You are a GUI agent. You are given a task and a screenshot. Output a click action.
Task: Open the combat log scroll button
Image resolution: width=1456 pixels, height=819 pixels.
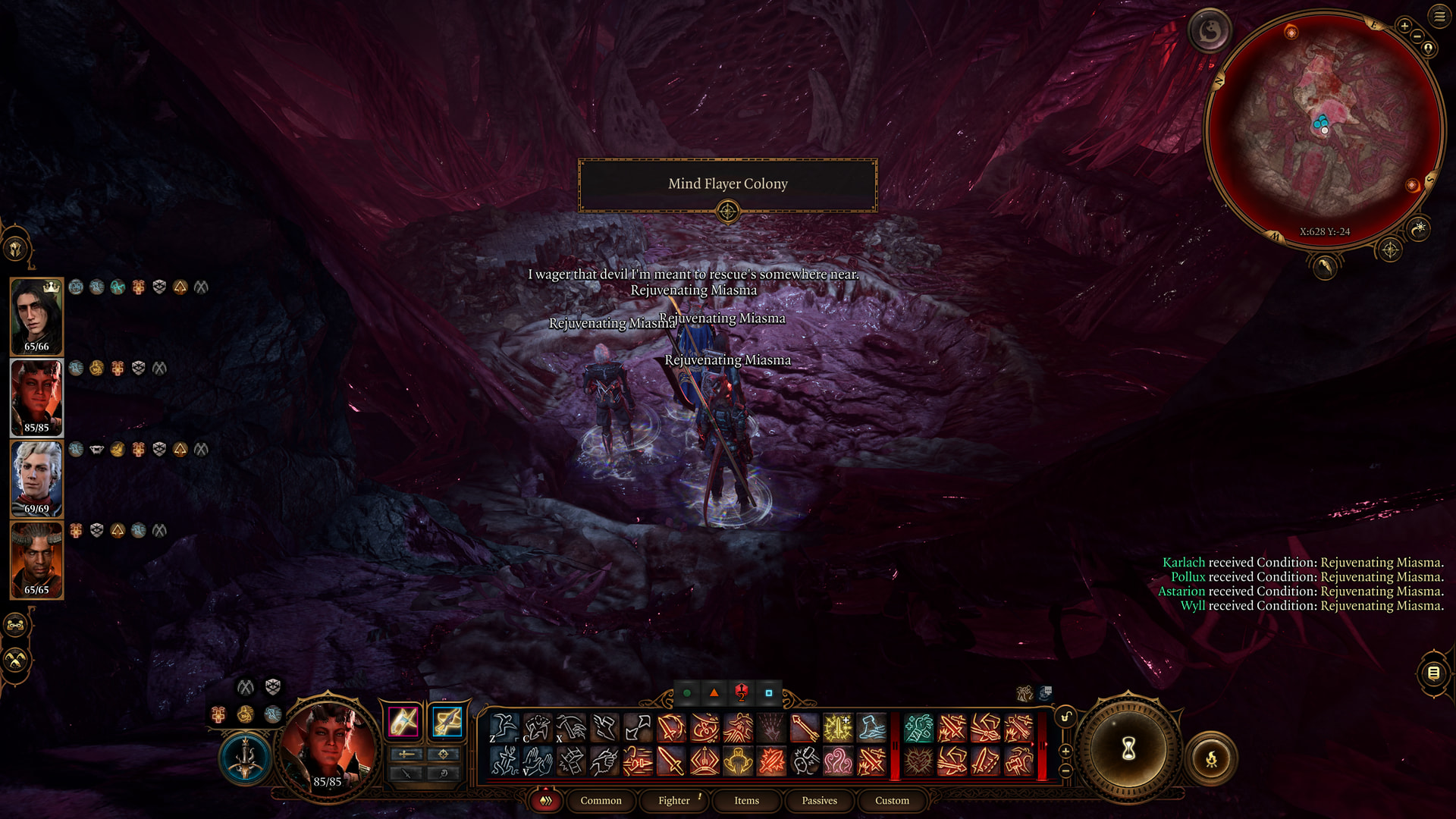[x=1433, y=673]
